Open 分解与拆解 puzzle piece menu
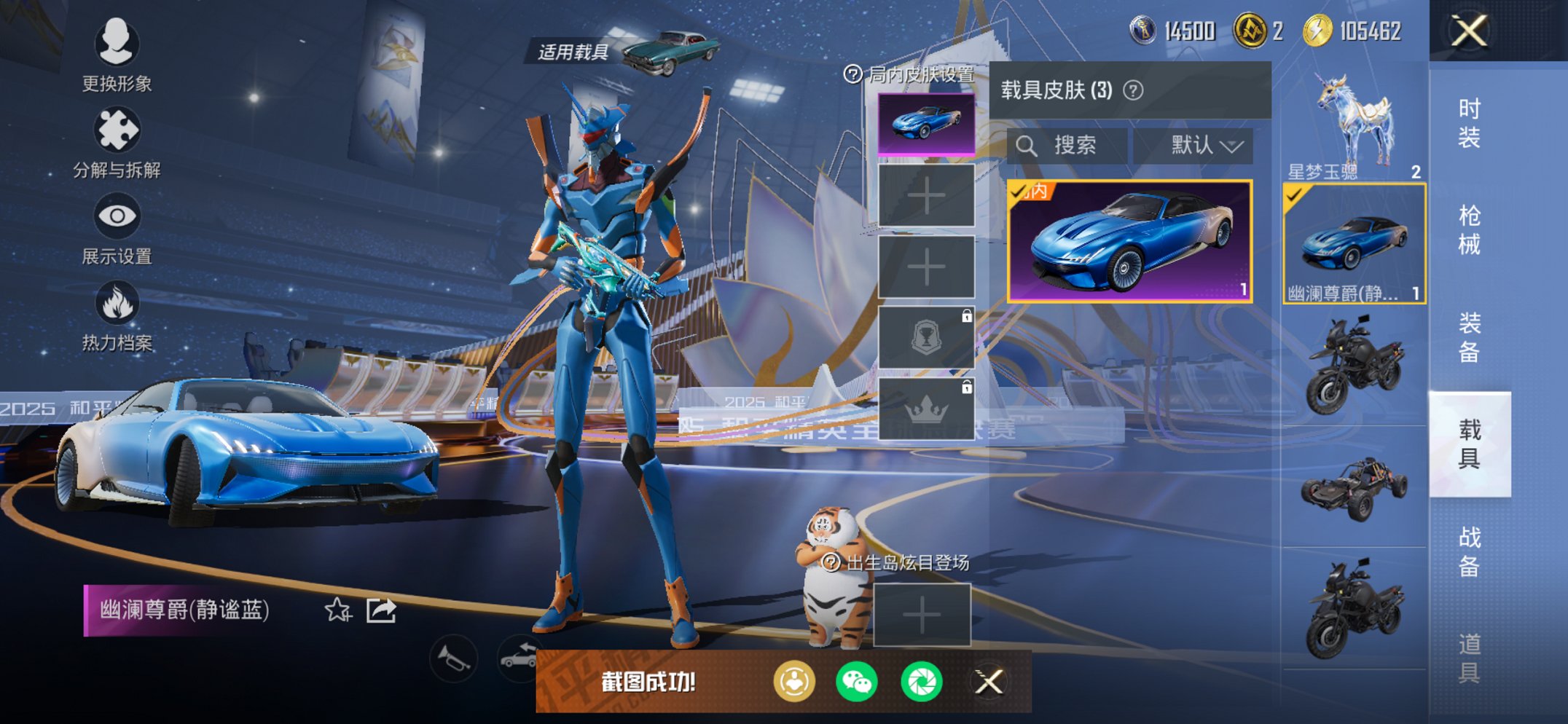The width and height of the screenshot is (1568, 724). pos(117,142)
